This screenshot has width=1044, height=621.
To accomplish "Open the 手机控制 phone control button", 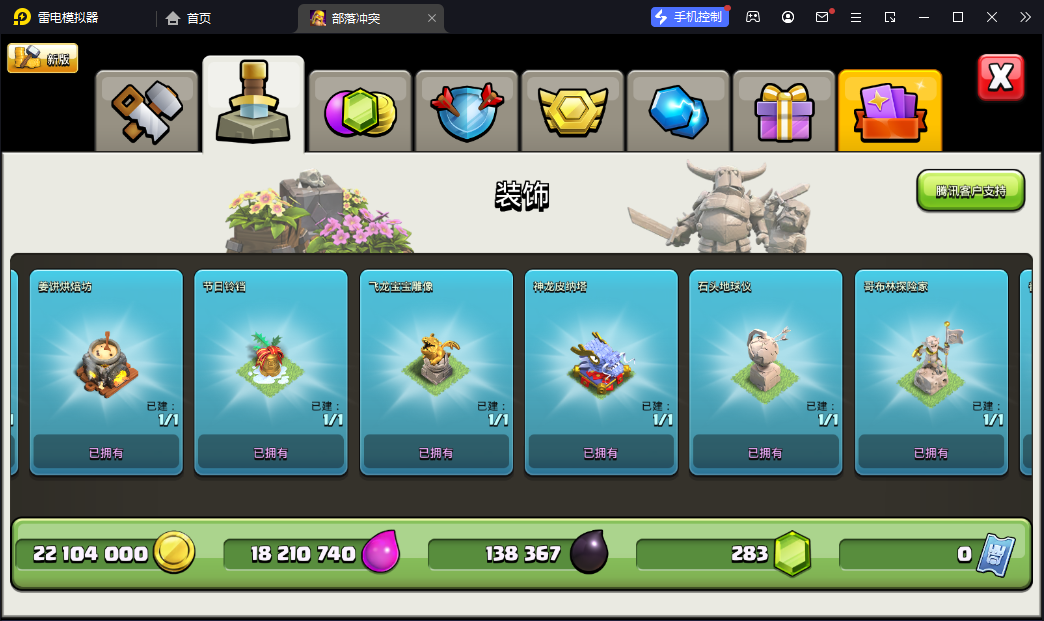I will [687, 17].
